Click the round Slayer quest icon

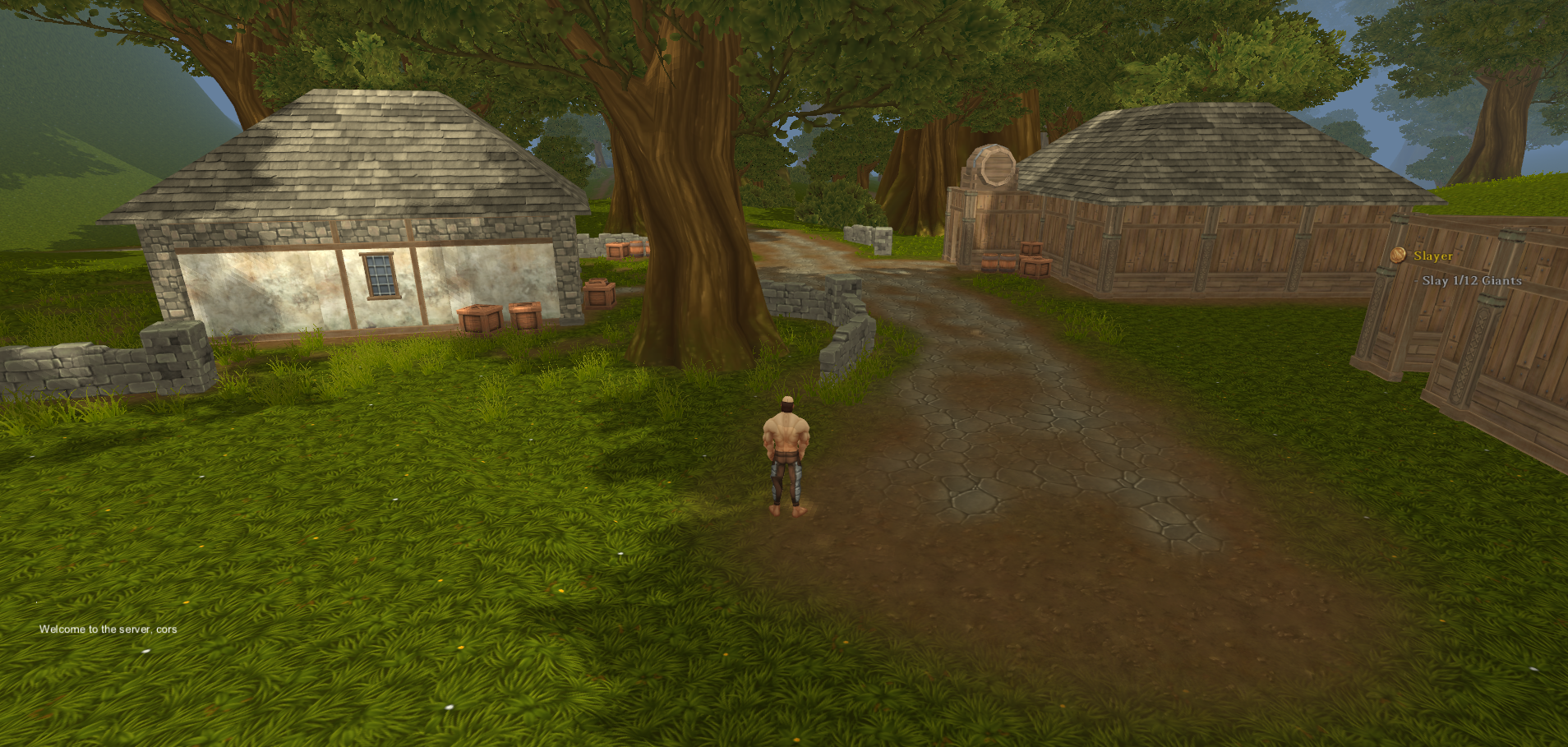click(x=1398, y=256)
